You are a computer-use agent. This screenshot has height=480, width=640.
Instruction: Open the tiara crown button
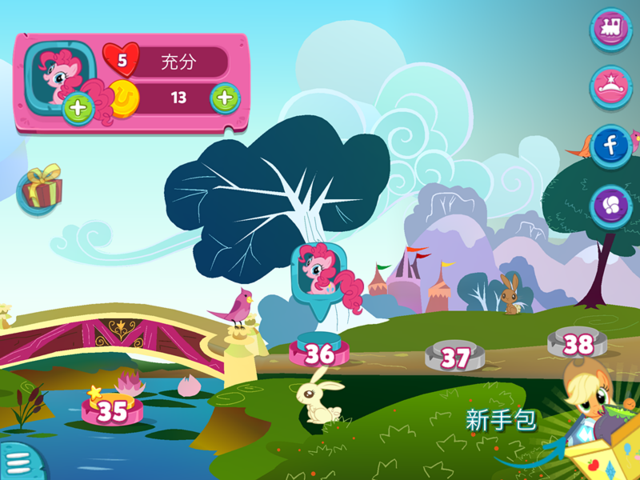coord(609,87)
